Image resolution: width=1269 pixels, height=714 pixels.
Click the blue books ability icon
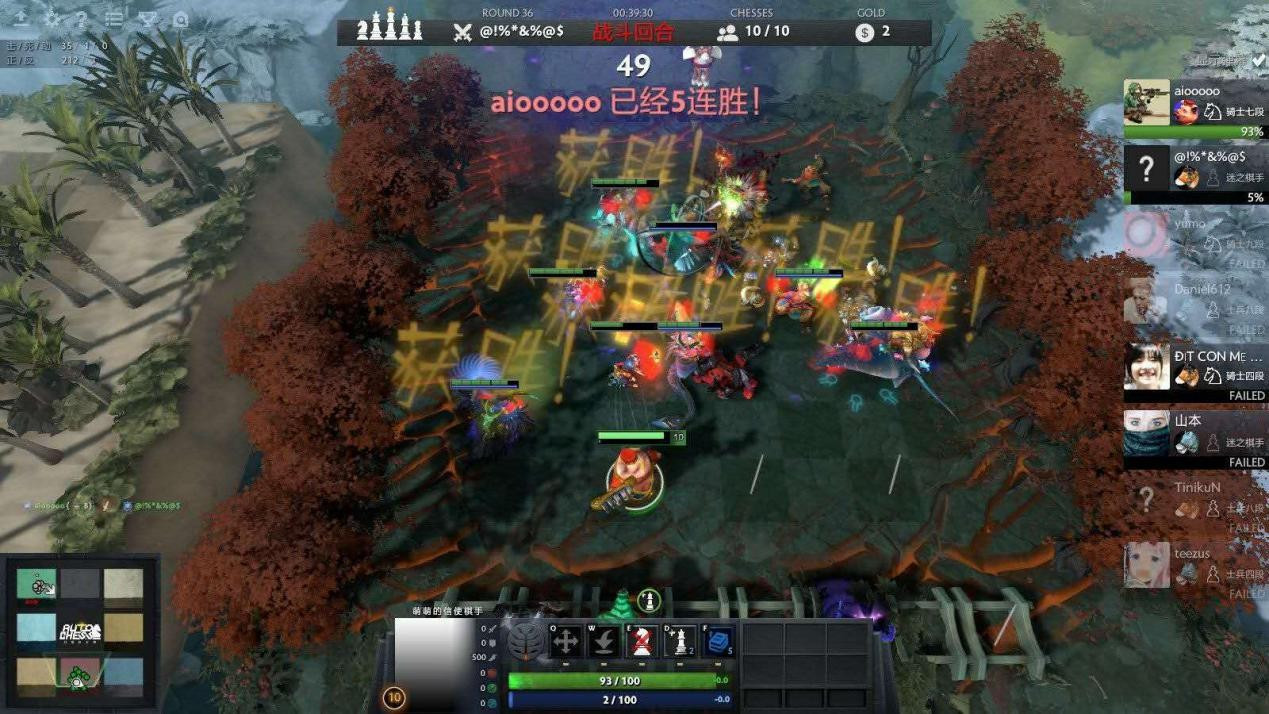tap(718, 641)
